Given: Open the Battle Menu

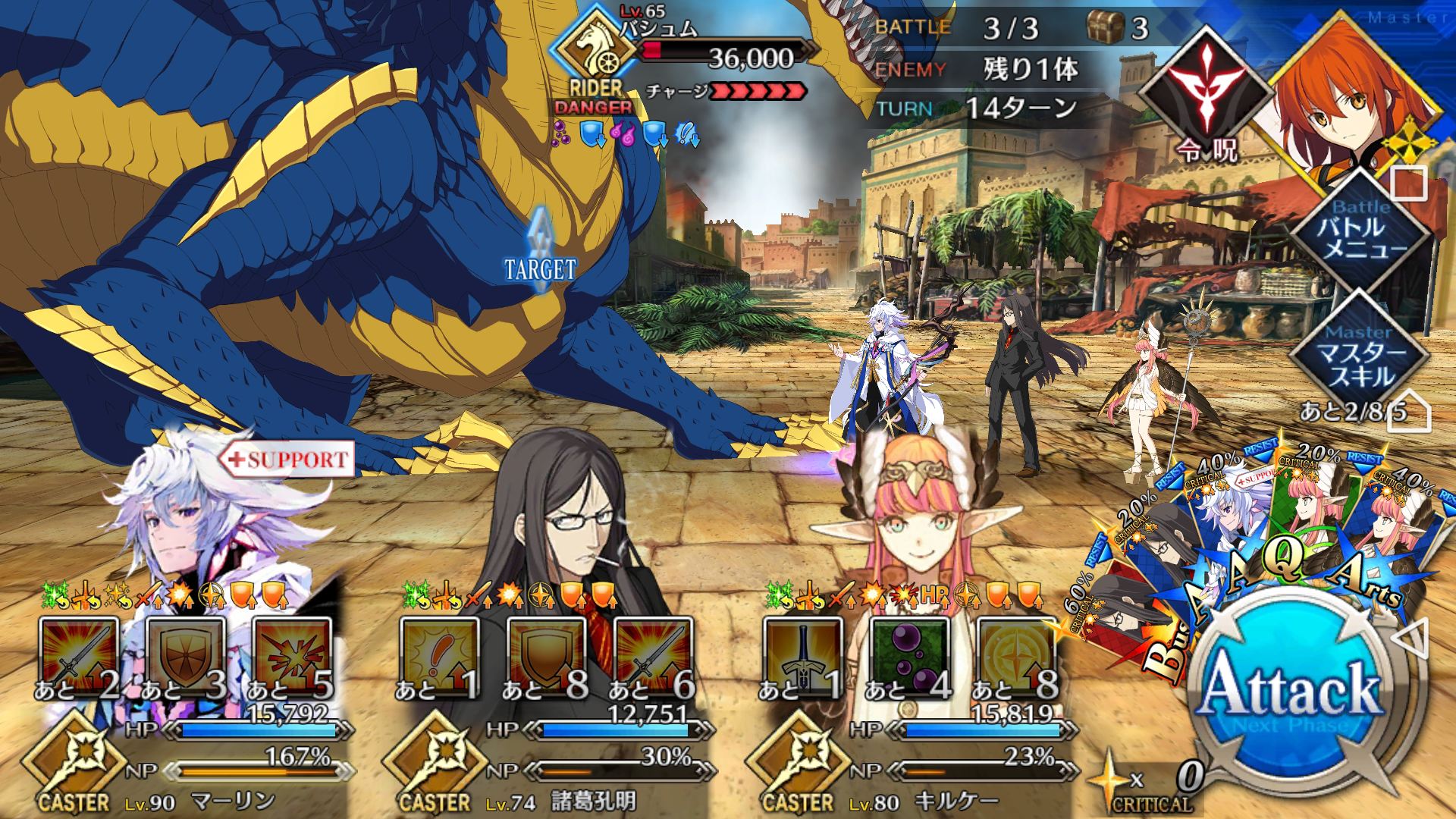Looking at the screenshot, I should 1360,237.
